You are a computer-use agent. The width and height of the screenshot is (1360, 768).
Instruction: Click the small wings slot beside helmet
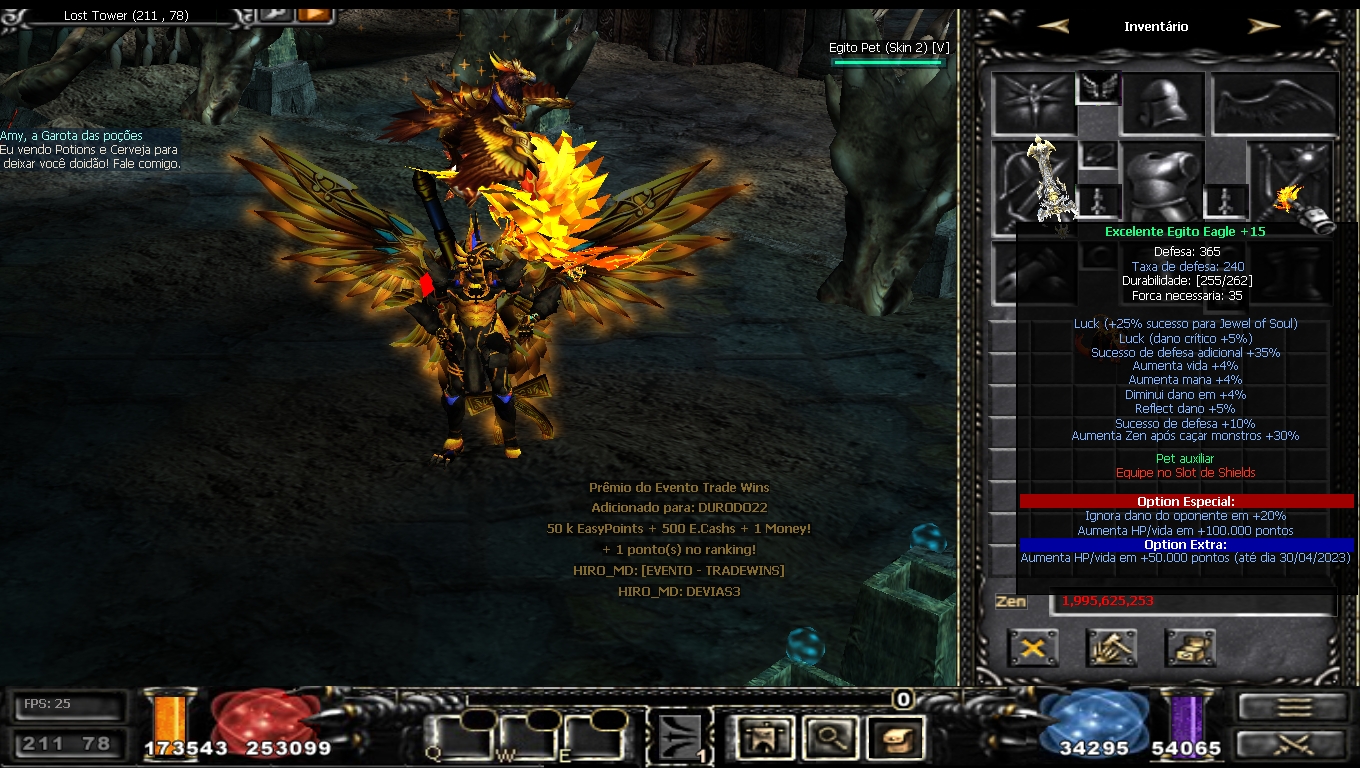coord(1098,88)
